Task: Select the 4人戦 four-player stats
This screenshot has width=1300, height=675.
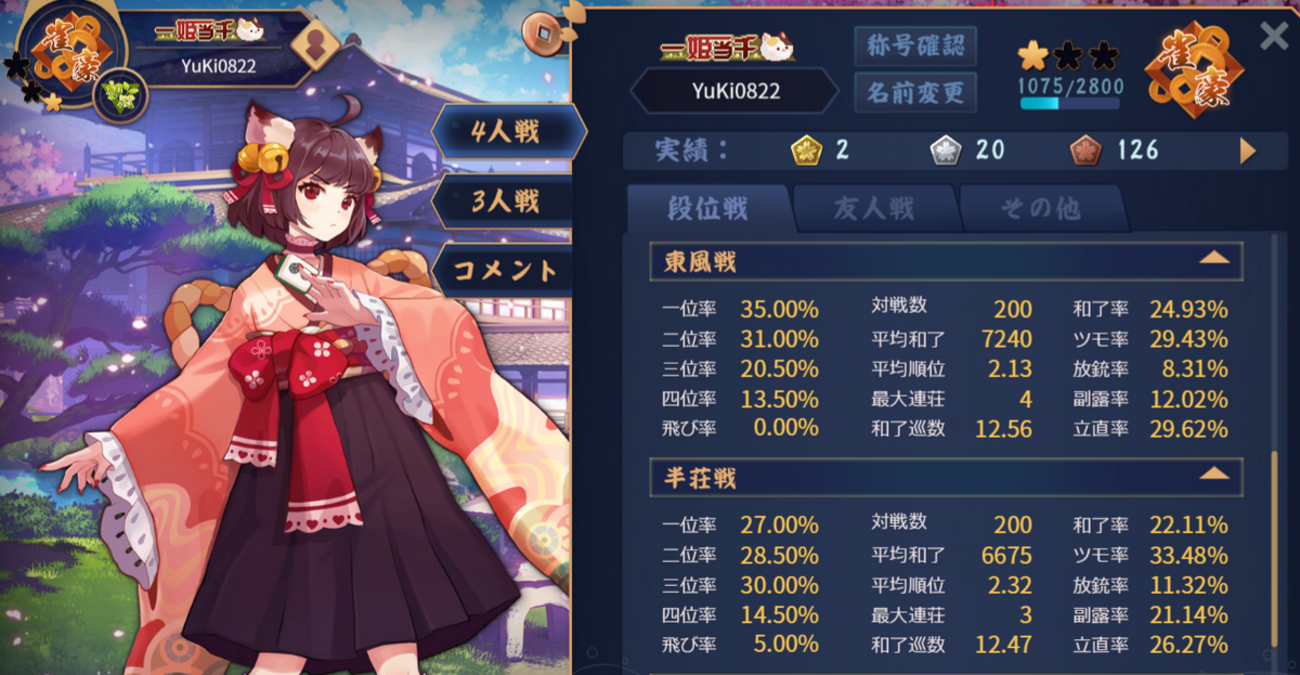Action: pyautogui.click(x=506, y=131)
